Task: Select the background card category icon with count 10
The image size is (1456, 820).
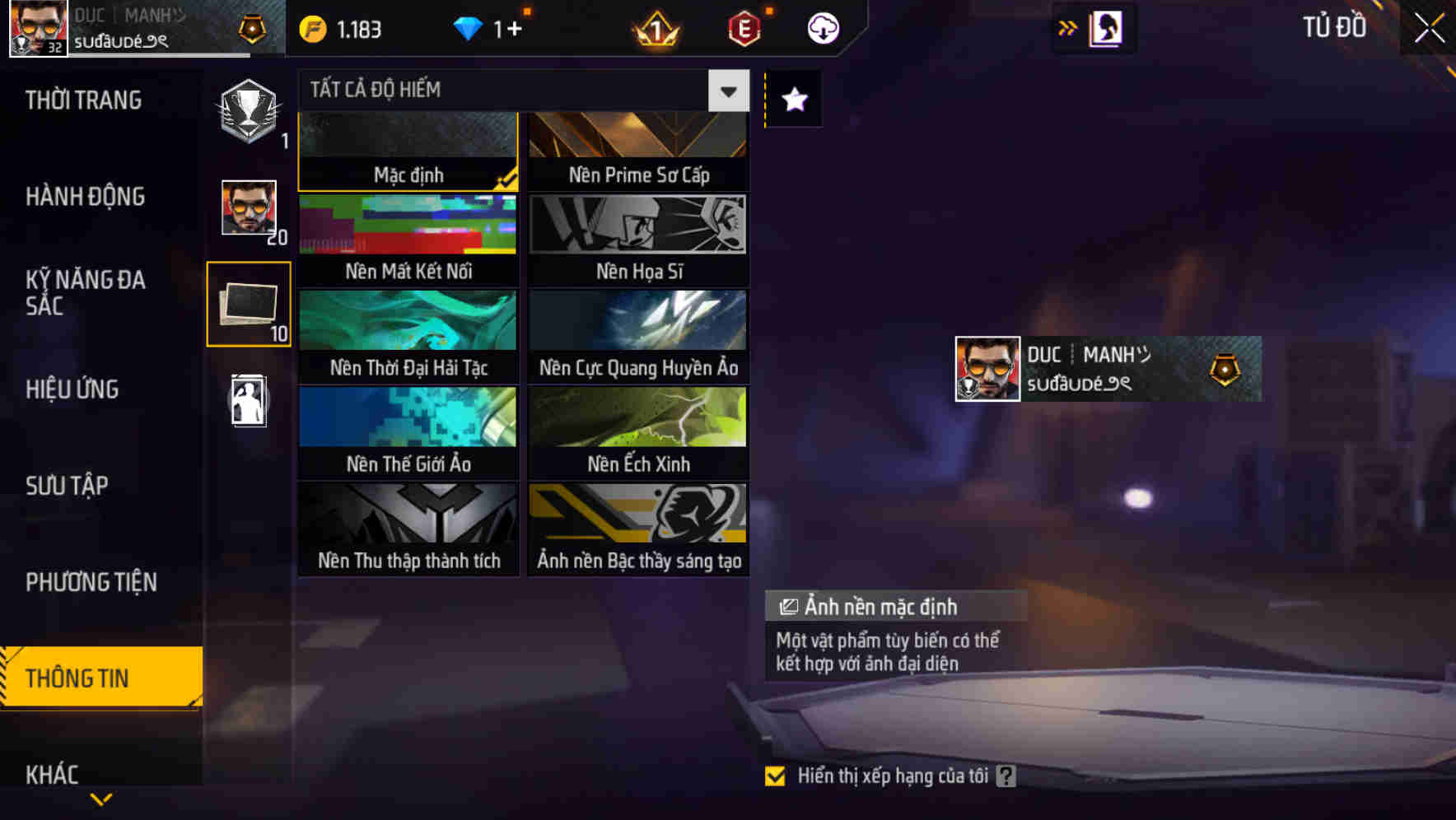Action: coord(249,305)
